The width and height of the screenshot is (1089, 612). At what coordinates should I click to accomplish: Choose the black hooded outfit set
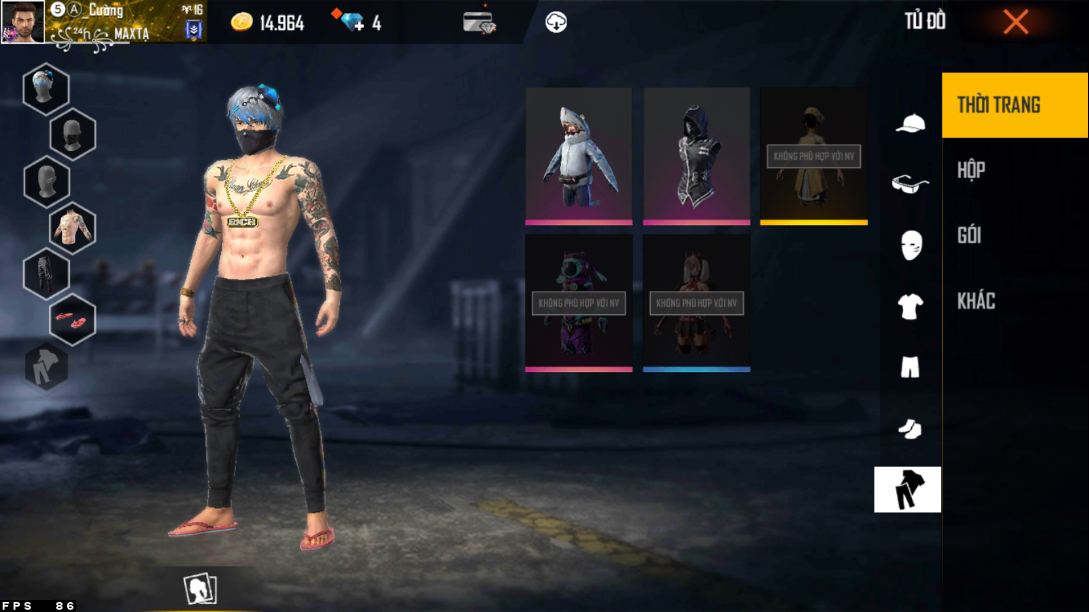[x=697, y=155]
